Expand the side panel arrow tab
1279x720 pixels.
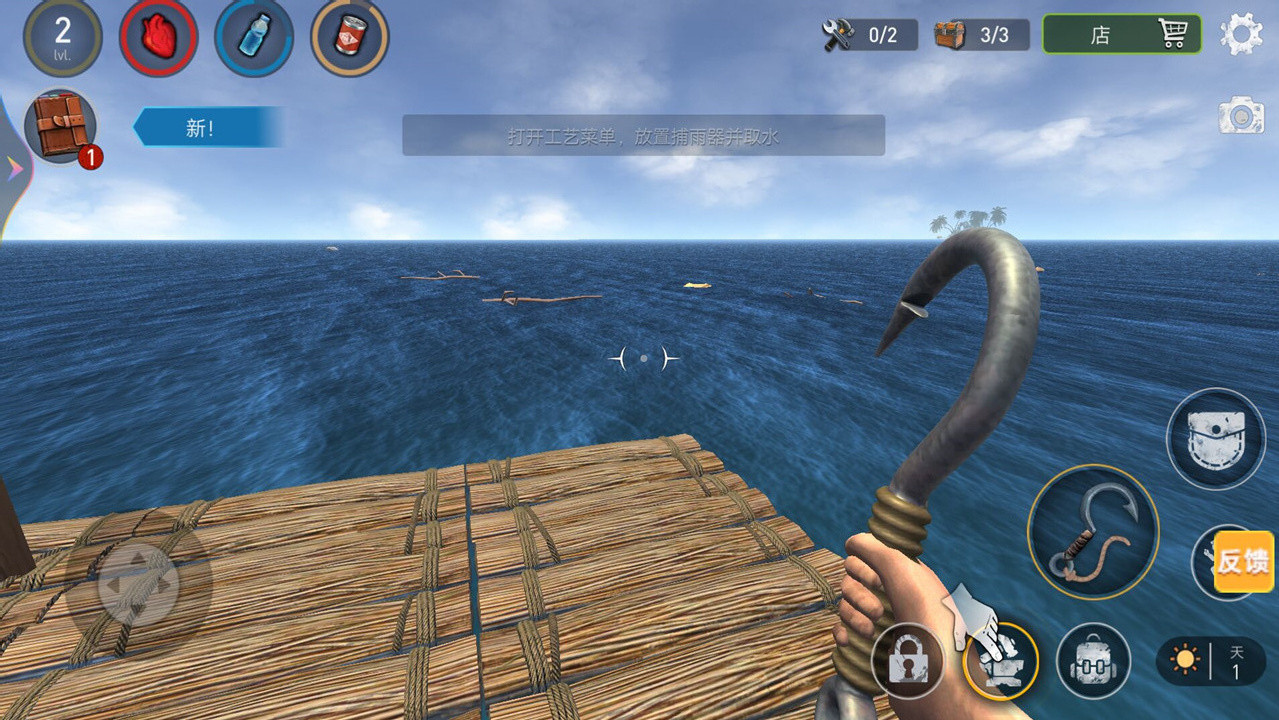pyautogui.click(x=14, y=168)
